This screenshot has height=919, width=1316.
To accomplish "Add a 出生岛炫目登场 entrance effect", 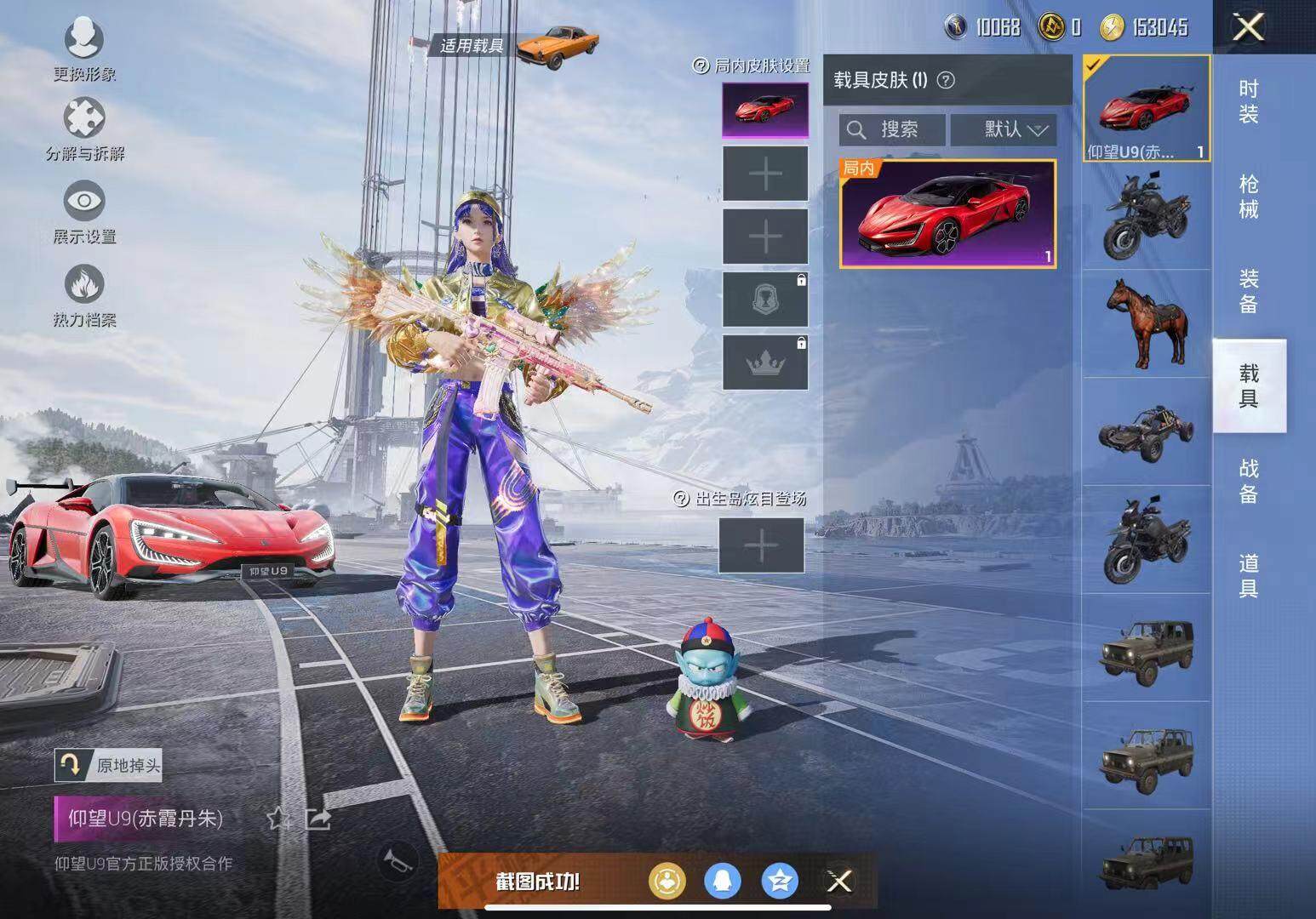I will 762,545.
